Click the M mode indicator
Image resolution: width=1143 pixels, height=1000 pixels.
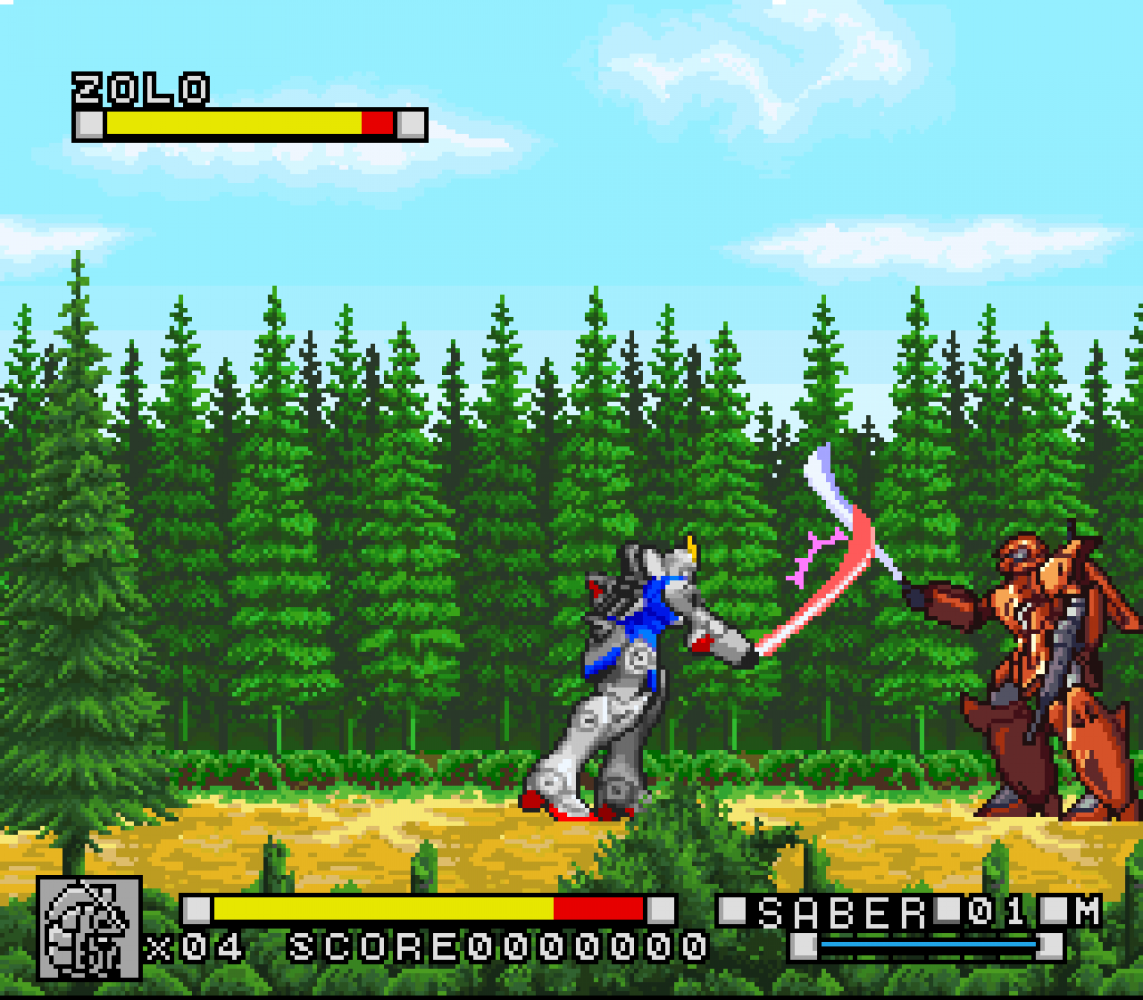click(1086, 911)
